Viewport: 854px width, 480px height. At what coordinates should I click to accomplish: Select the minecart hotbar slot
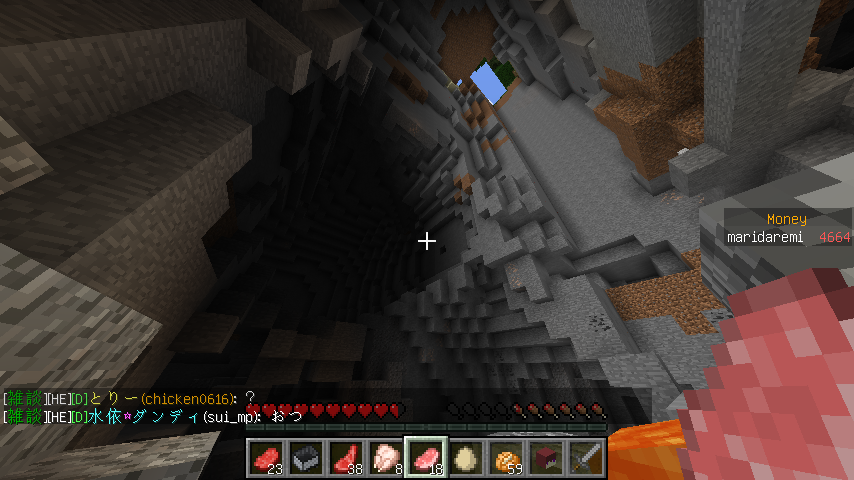306,458
